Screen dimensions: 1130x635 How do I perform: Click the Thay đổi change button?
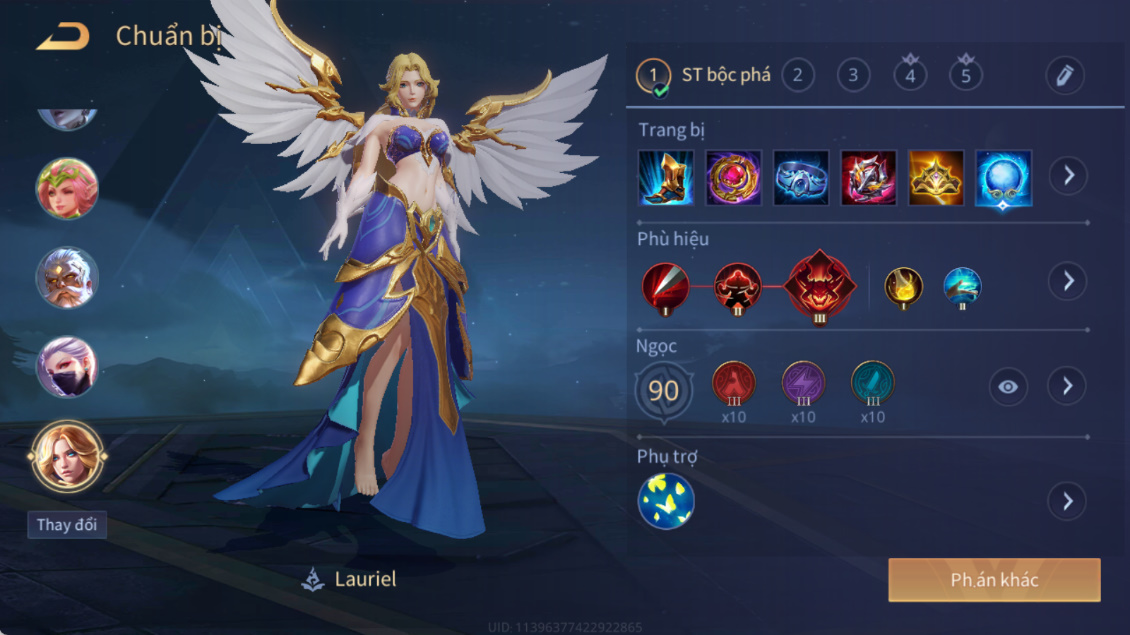[67, 525]
